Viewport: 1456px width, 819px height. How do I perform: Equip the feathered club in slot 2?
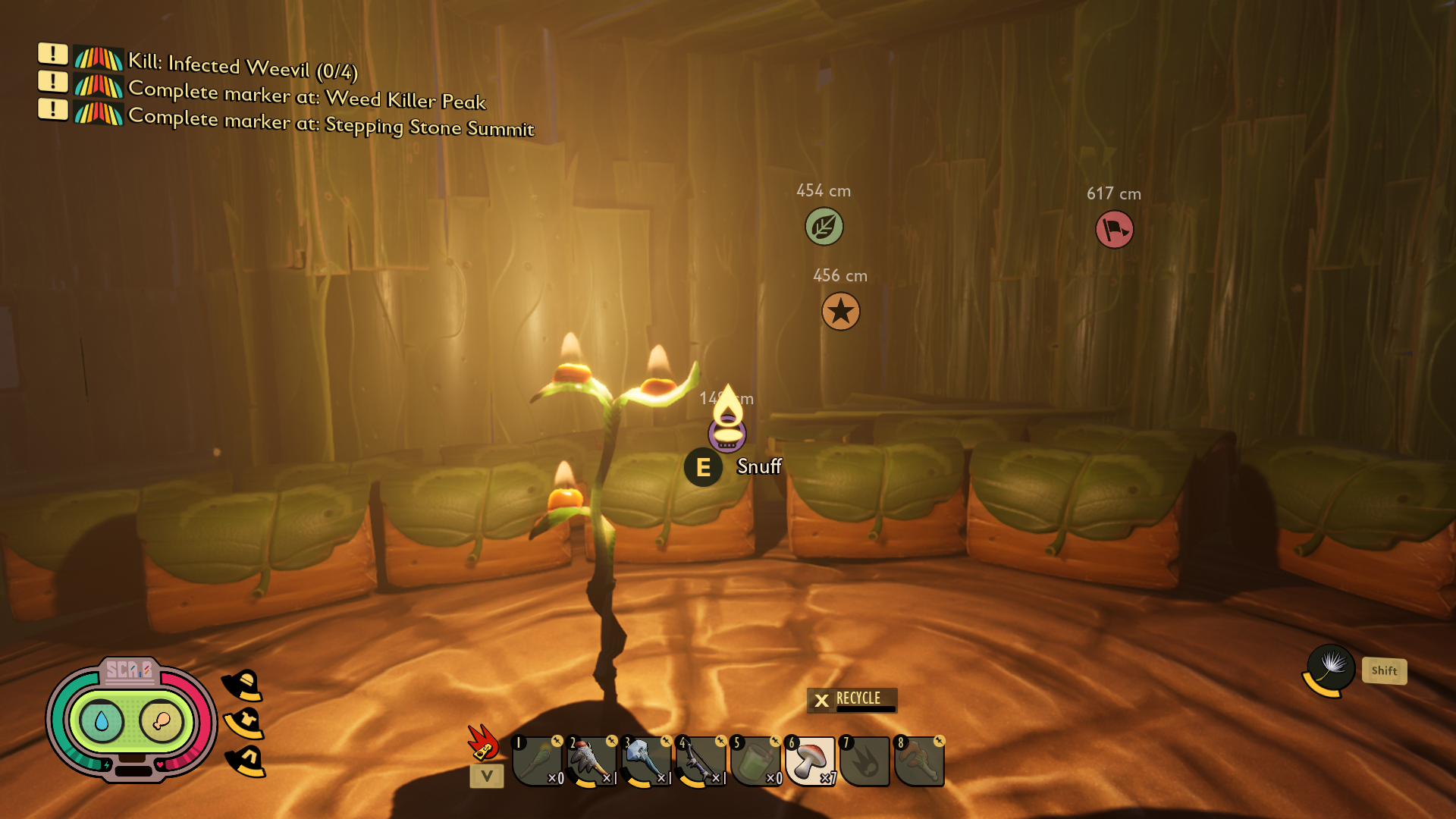tap(592, 761)
